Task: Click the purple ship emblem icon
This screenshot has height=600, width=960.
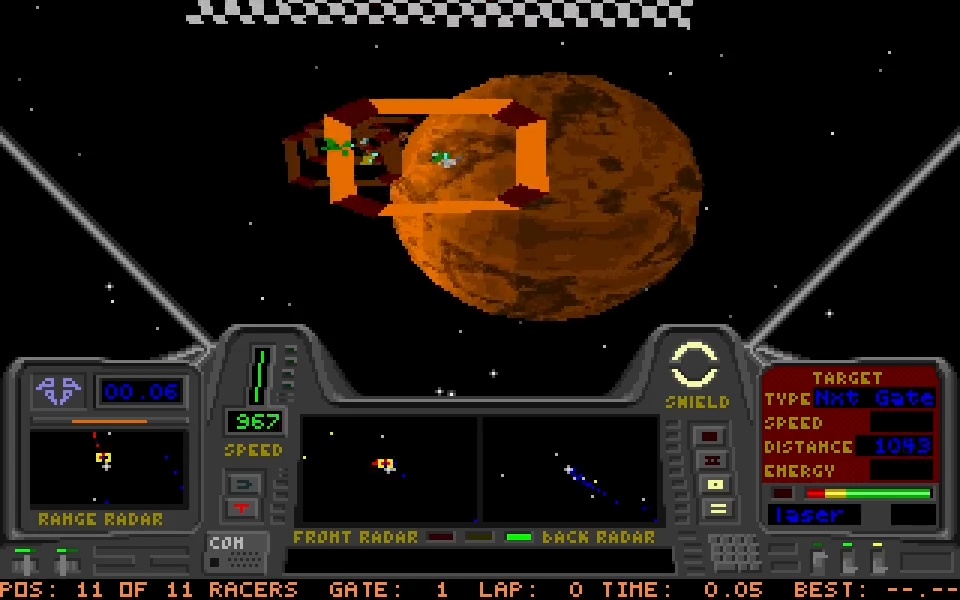Action: tap(58, 390)
